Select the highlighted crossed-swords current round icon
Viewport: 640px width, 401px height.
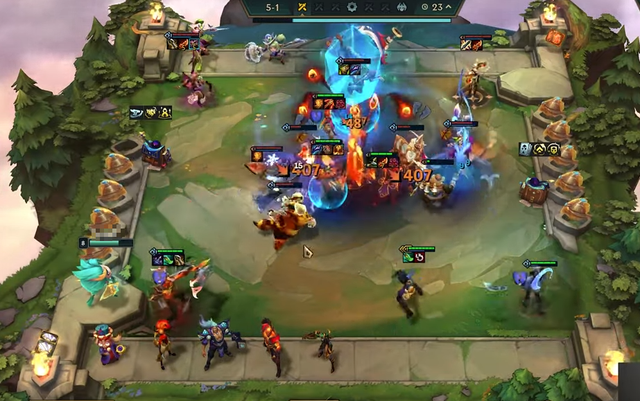(302, 7)
